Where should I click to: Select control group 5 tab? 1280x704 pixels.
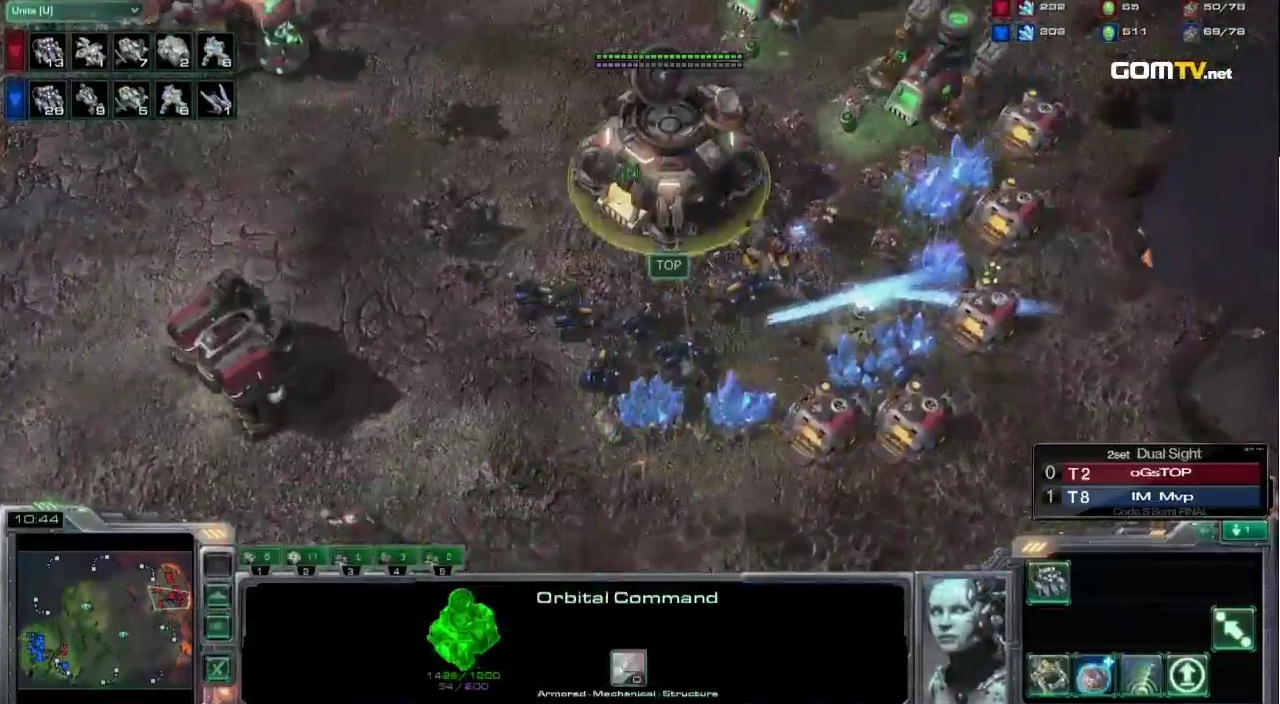click(x=443, y=558)
